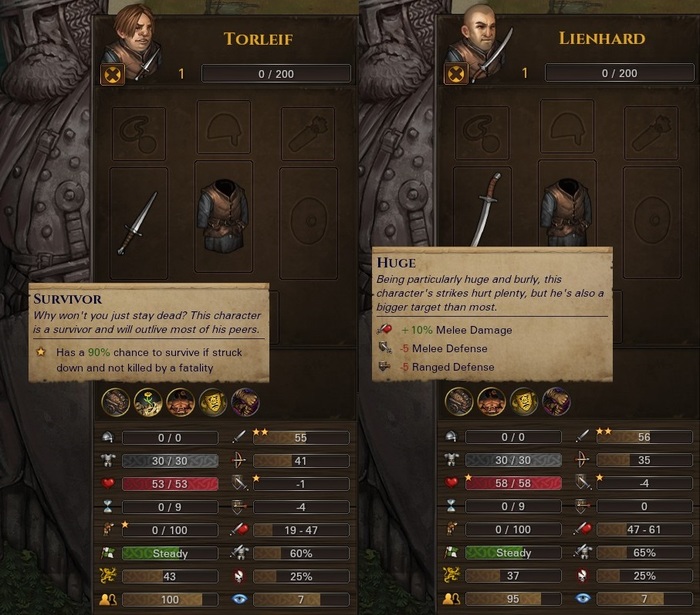Screen dimensions: 700x615
Task: Select Torleif's leather tunic armor slot
Action: tap(224, 215)
